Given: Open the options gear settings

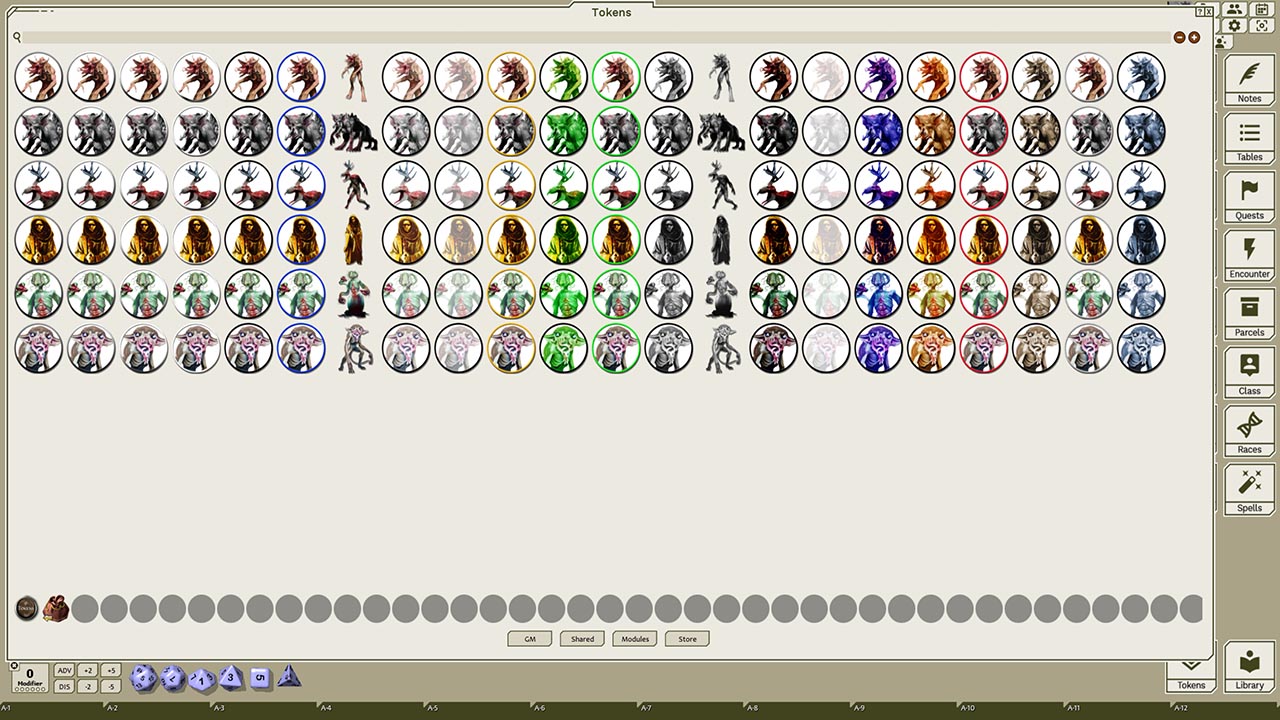Looking at the screenshot, I should [x=1234, y=25].
